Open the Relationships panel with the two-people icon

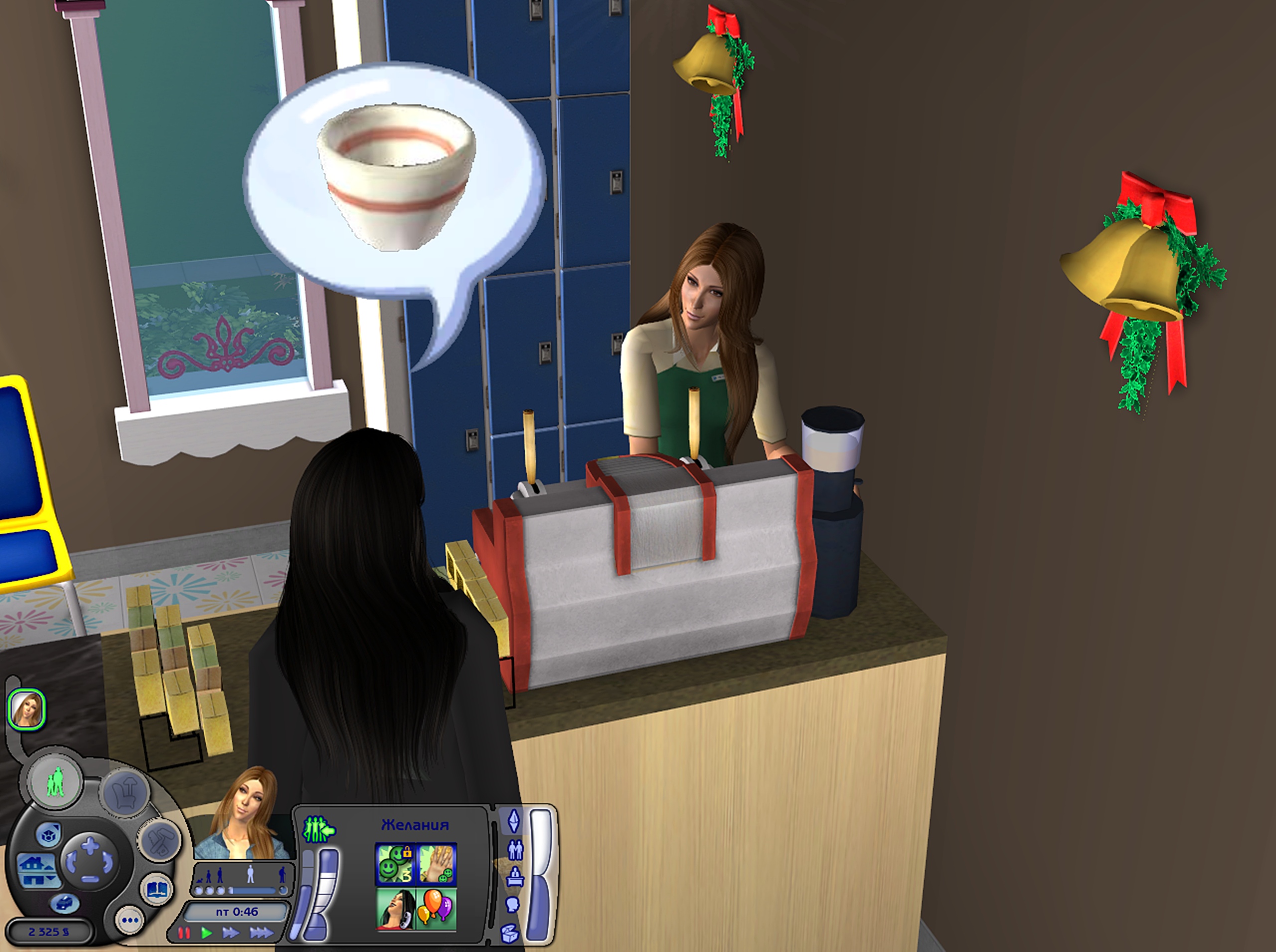pyautogui.click(x=515, y=849)
